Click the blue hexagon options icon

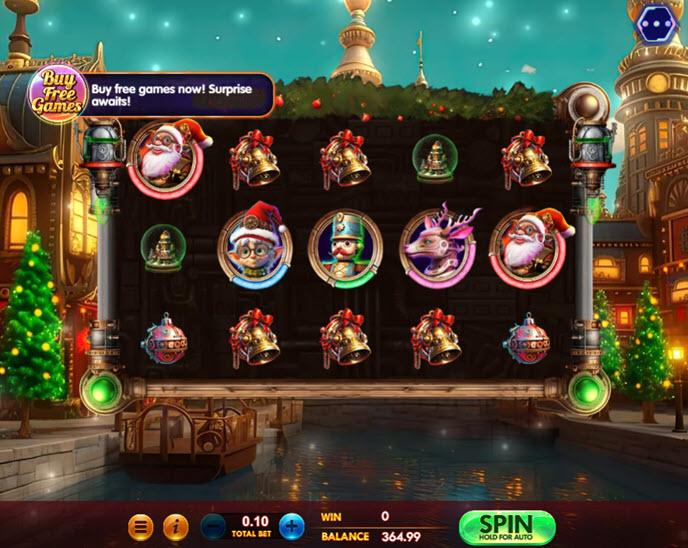[656, 23]
